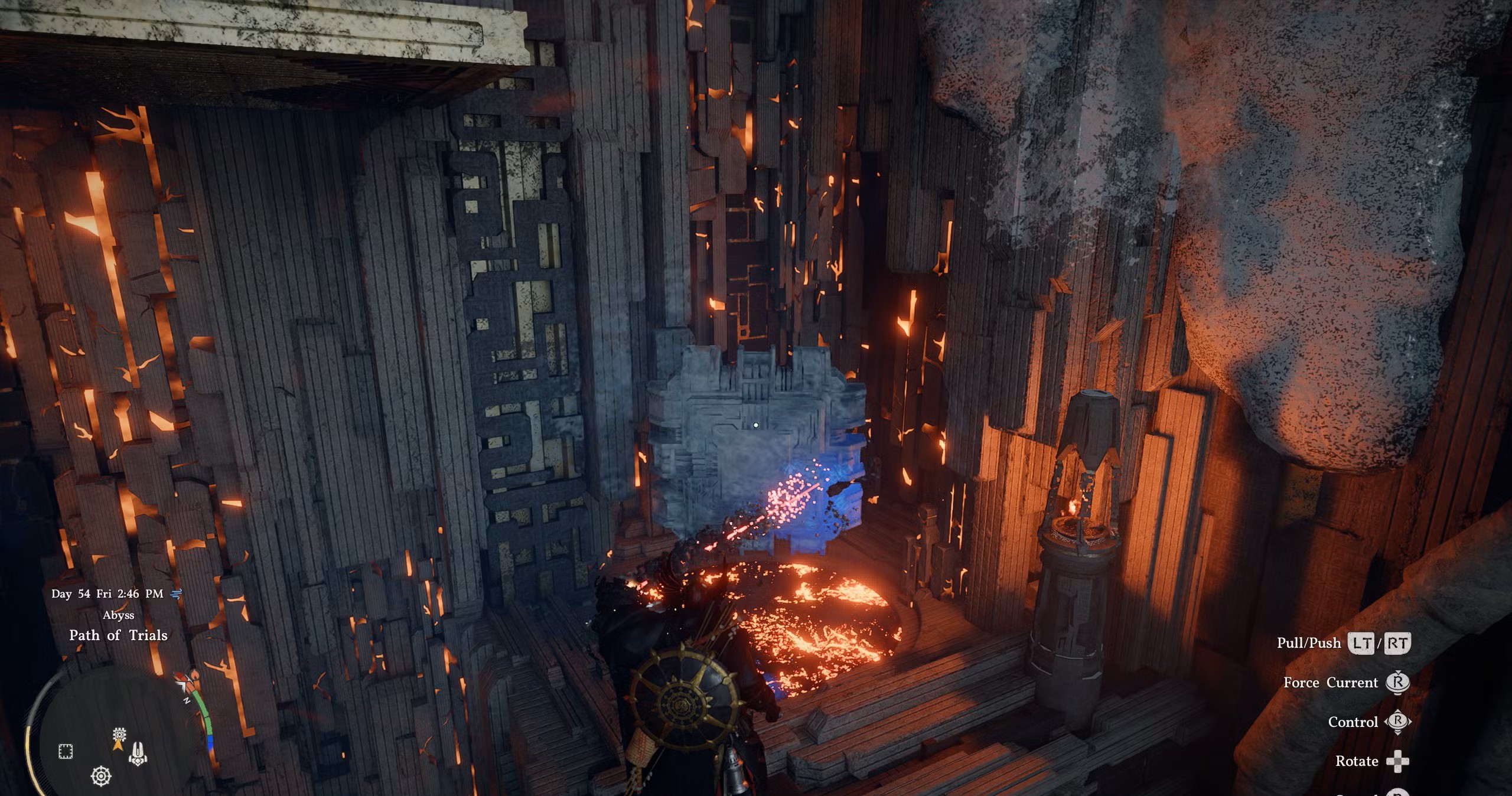Select the rocket-shaped marker on the minimap
This screenshot has height=796, width=1512.
[138, 753]
